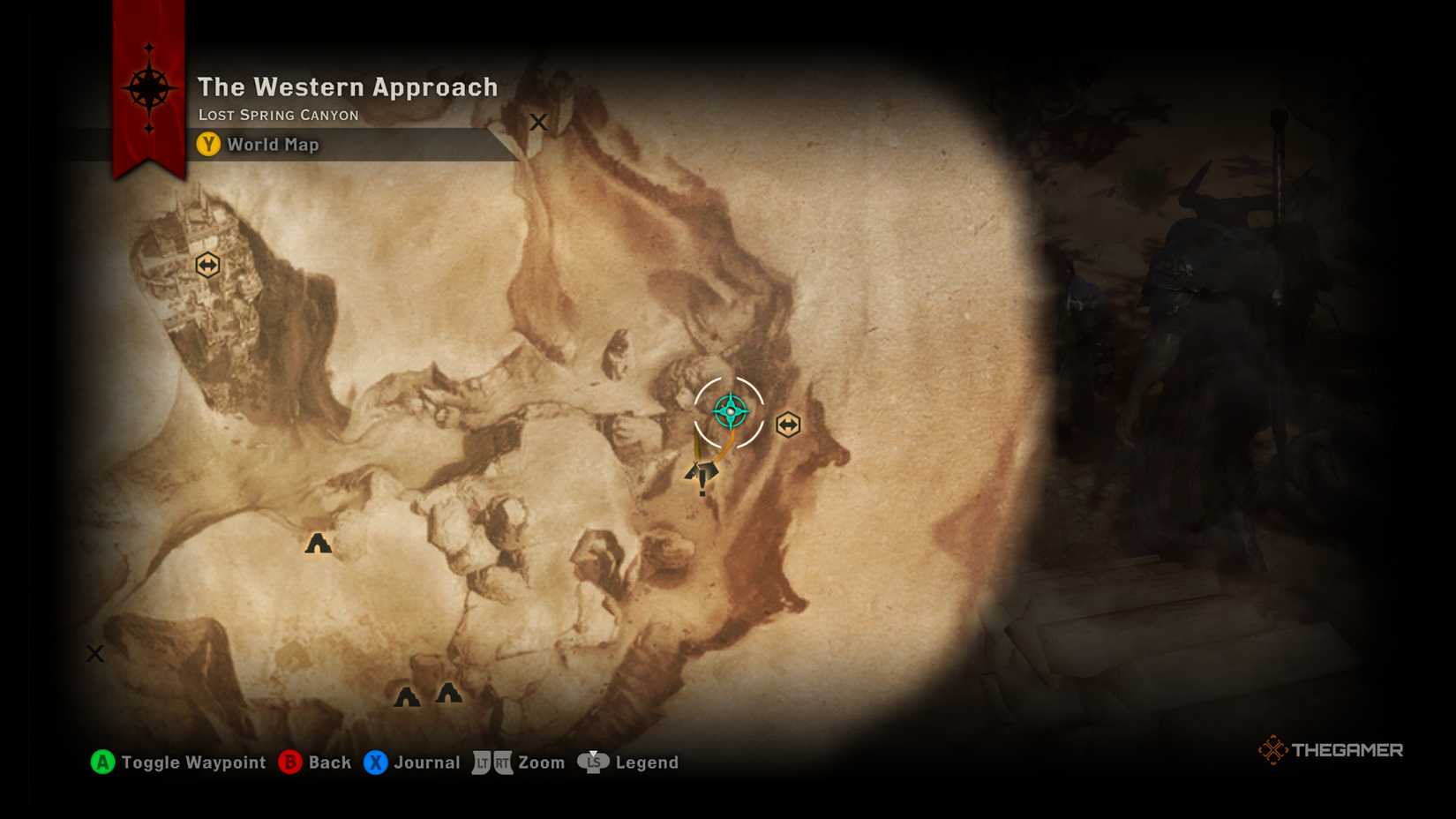This screenshot has width=1456, height=819.
Task: Click the fast travel icon near the fortress
Action: [x=207, y=264]
